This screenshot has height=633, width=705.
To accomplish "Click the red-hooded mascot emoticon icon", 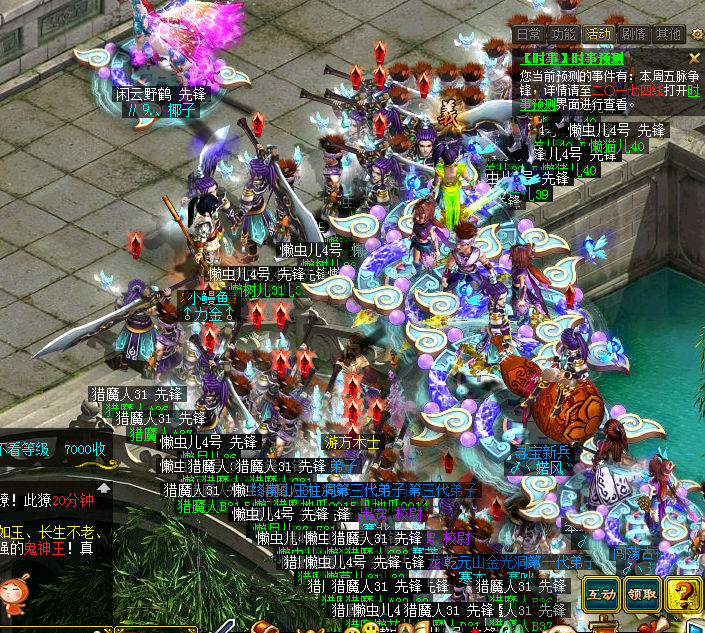I will (x=12, y=593).
